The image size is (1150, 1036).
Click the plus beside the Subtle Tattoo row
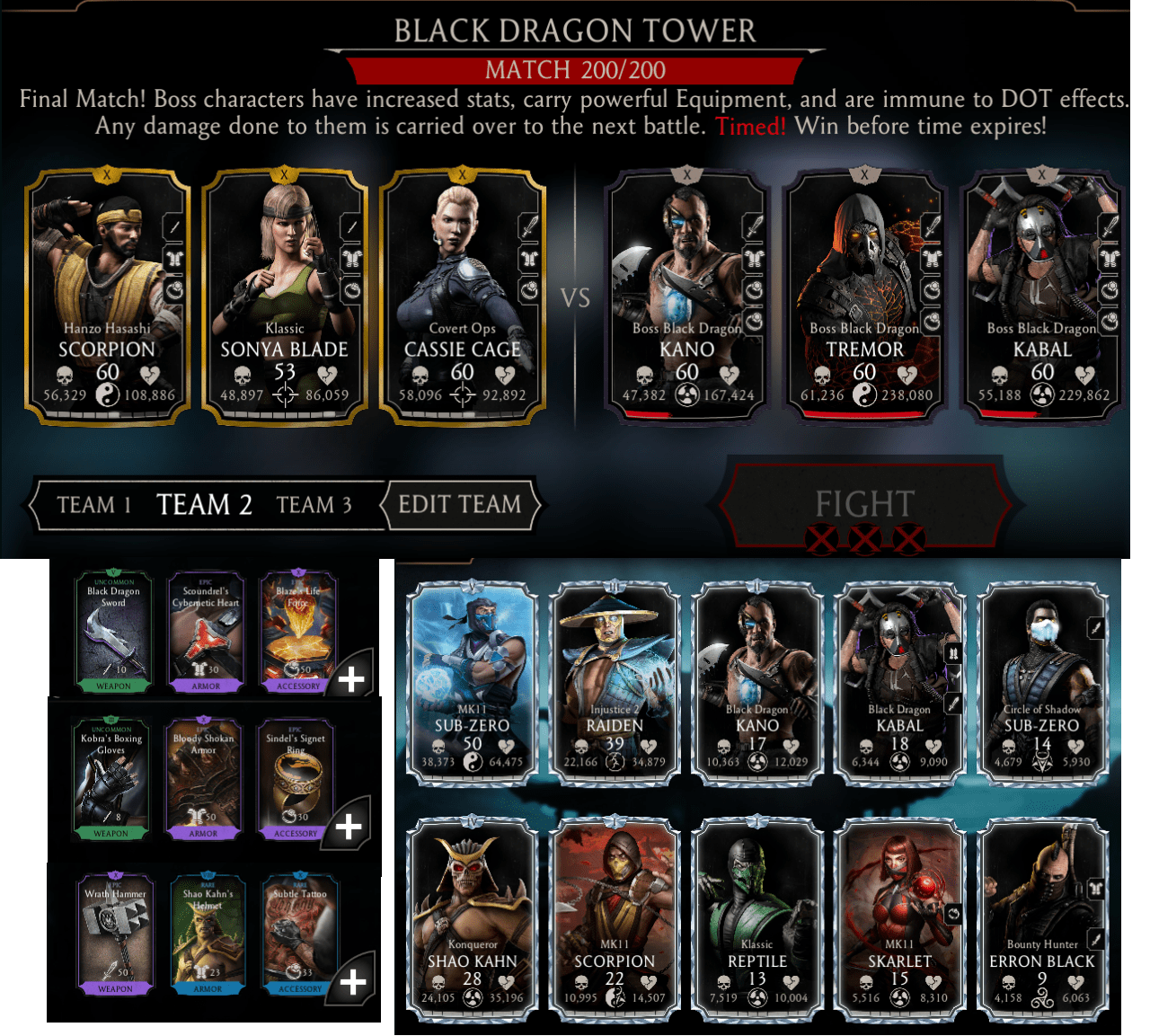point(354,980)
